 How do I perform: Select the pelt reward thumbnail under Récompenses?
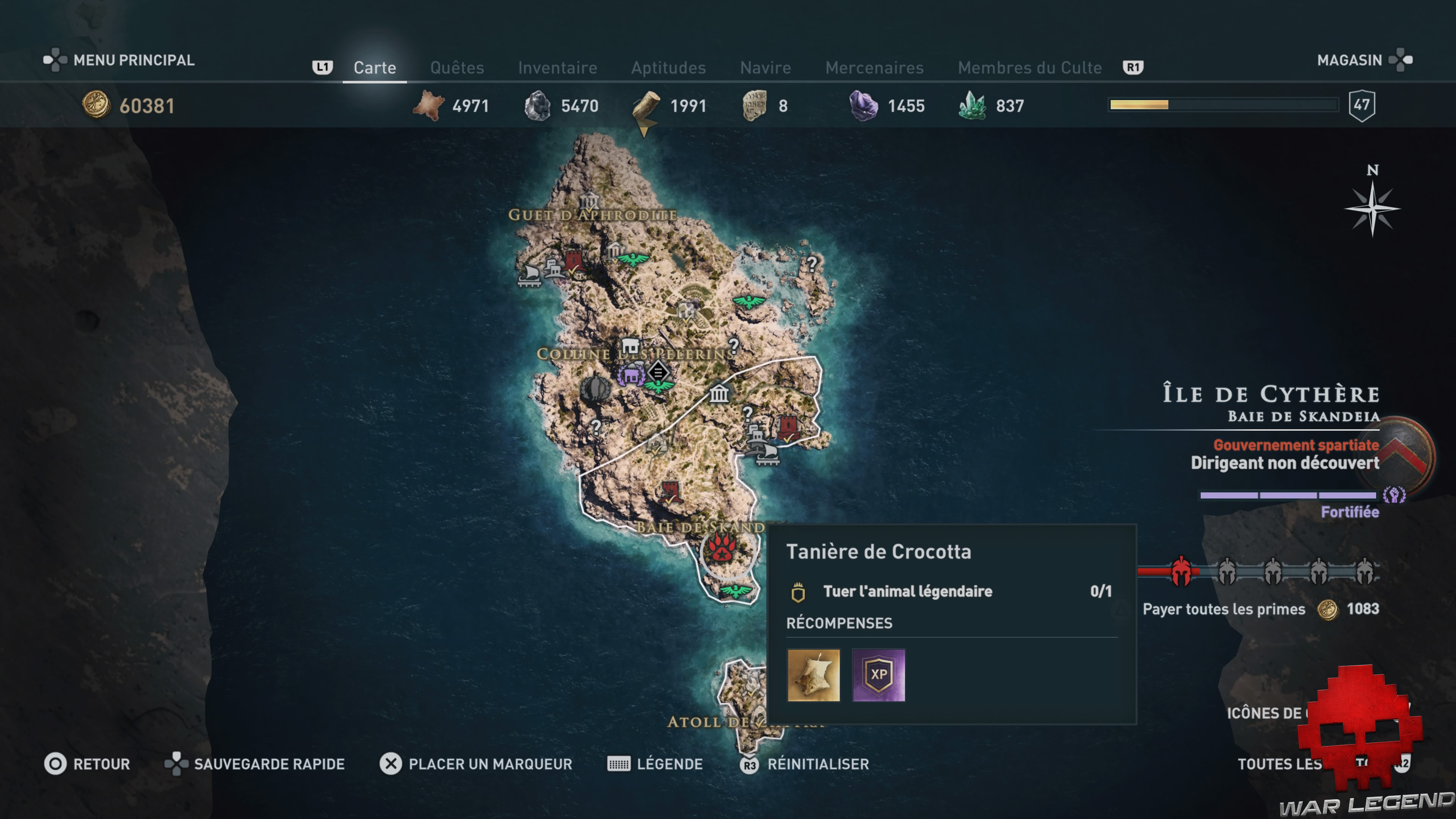click(814, 675)
